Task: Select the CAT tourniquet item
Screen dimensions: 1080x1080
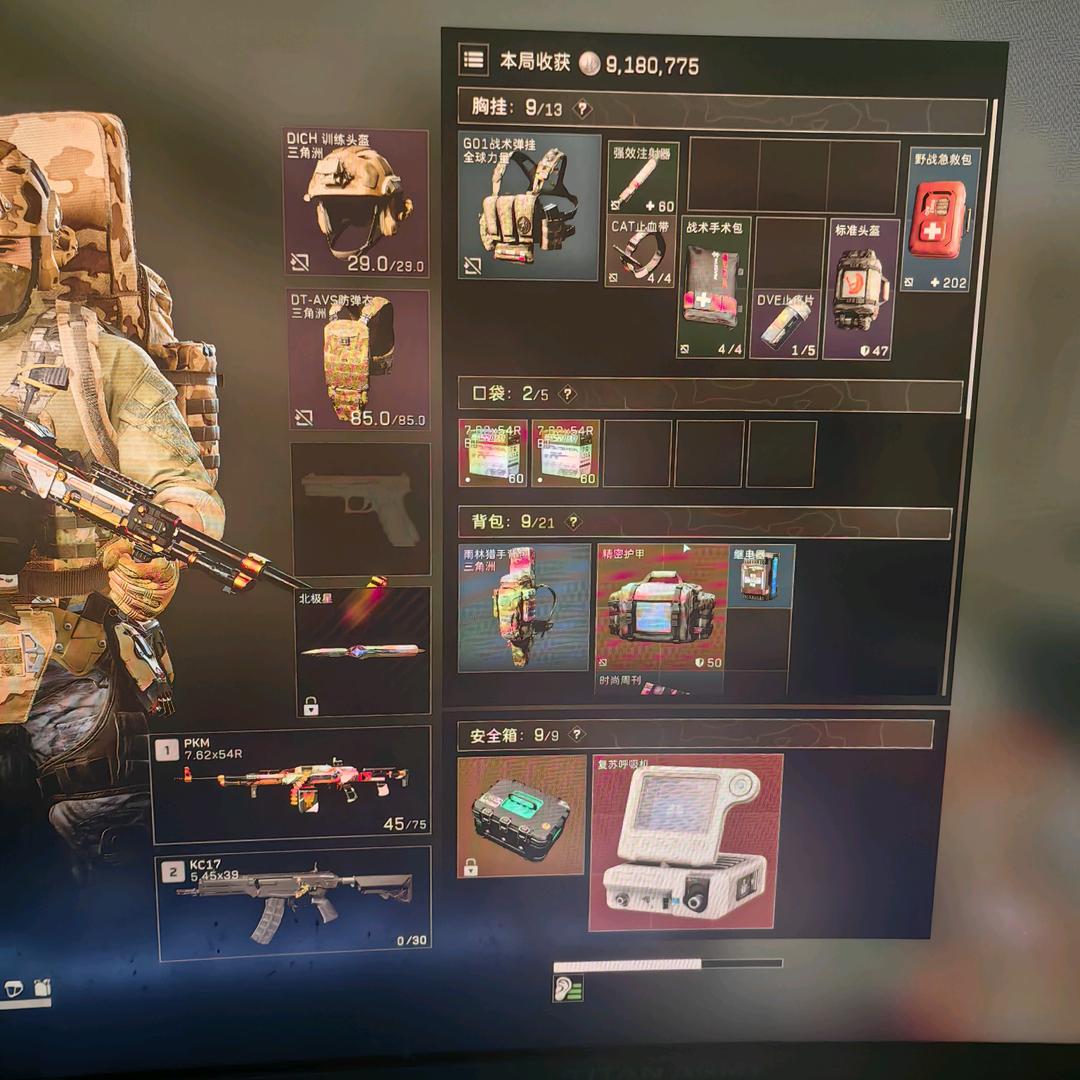Action: [642, 251]
